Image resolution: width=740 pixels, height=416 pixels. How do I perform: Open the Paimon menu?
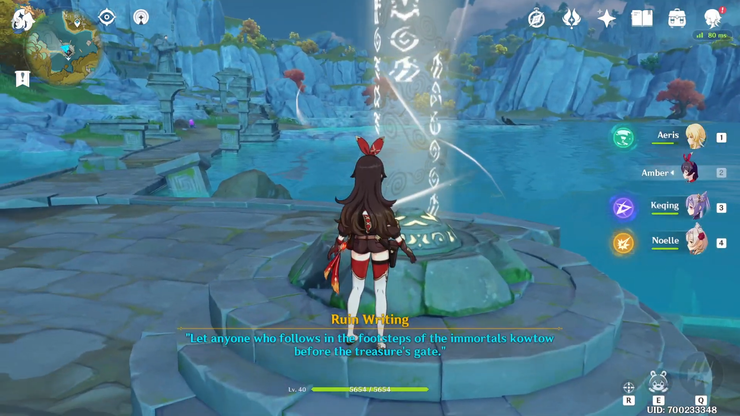coord(22,18)
